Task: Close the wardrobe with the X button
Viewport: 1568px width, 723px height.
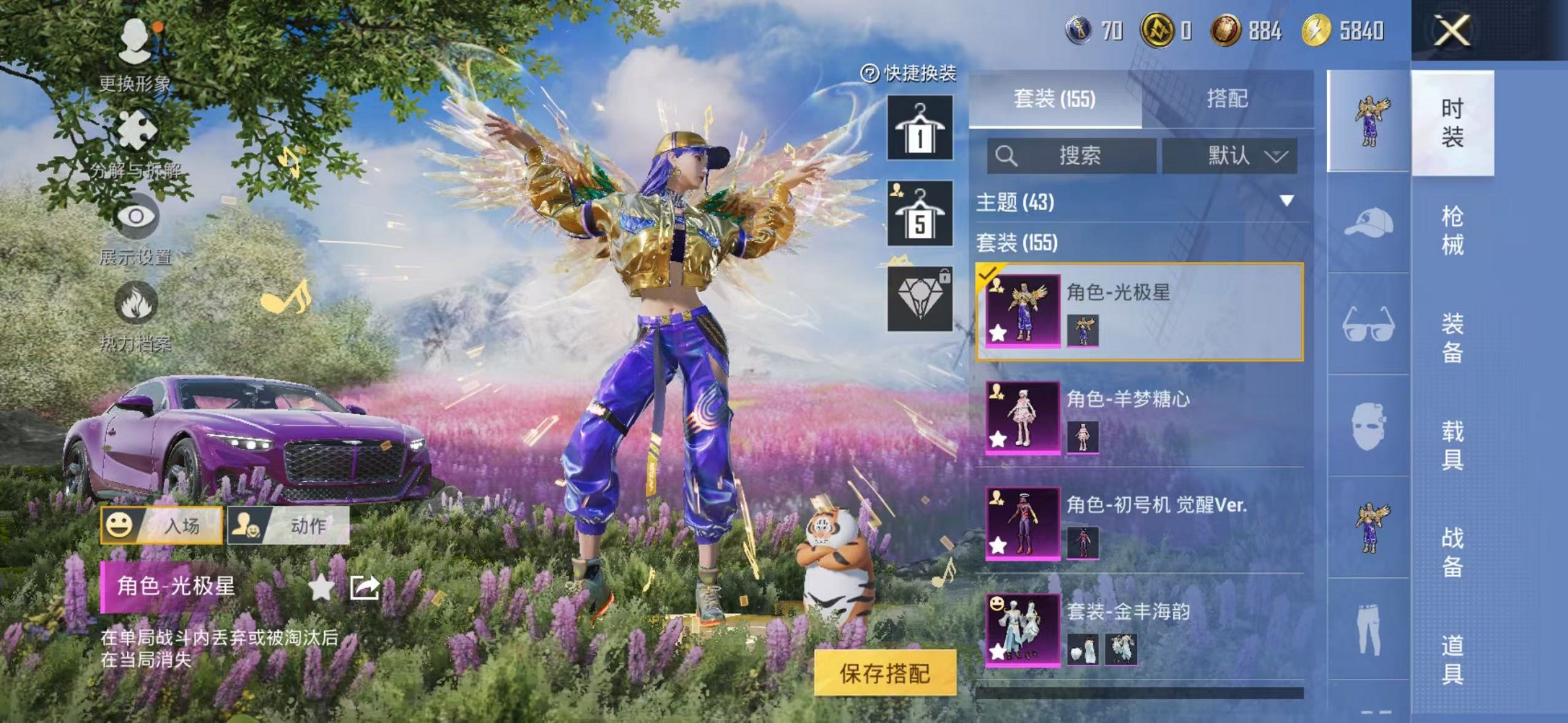Action: pos(1451,31)
